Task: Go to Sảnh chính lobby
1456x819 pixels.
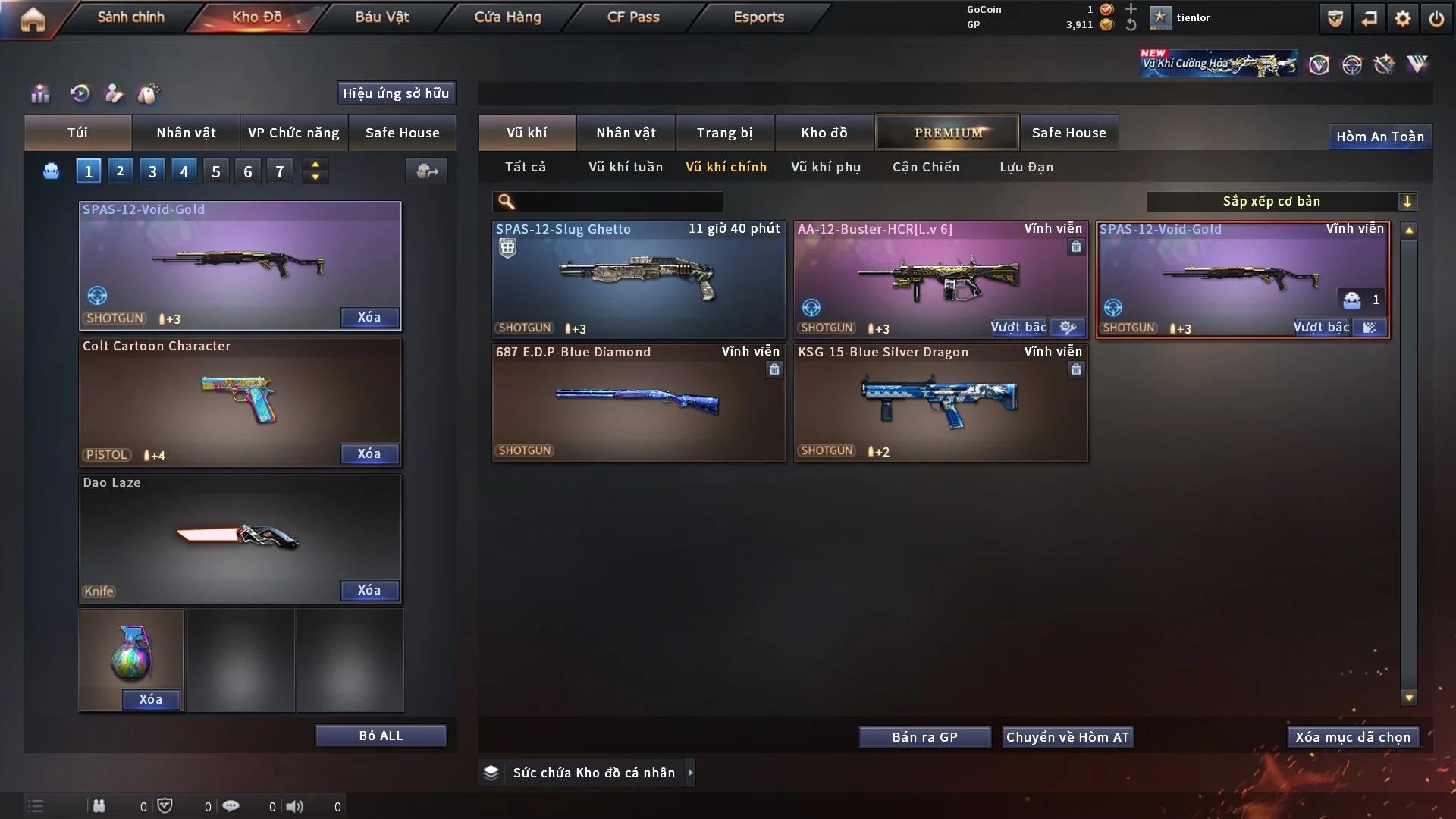Action: (x=130, y=17)
